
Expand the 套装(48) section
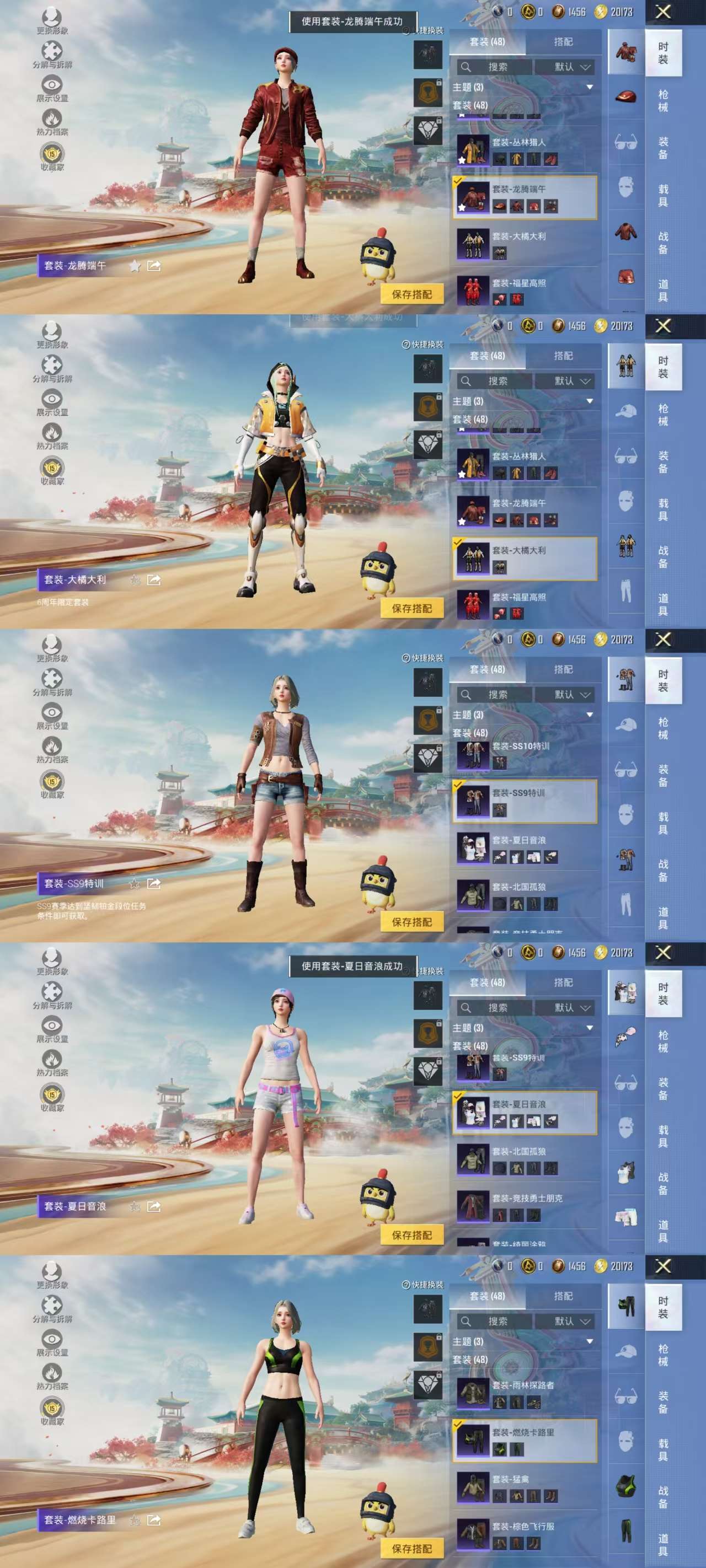coord(469,105)
